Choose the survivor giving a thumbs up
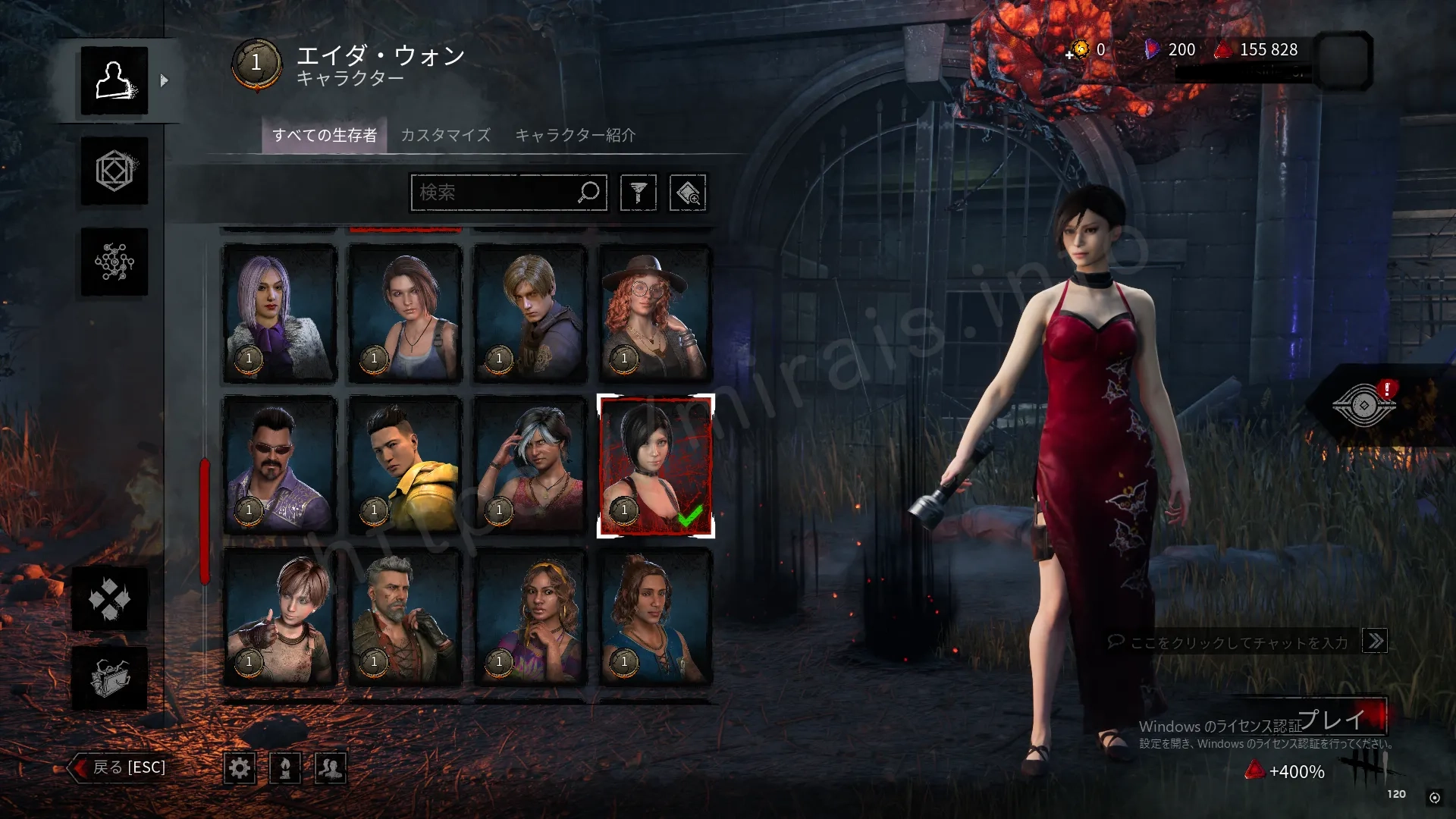 tap(280, 617)
